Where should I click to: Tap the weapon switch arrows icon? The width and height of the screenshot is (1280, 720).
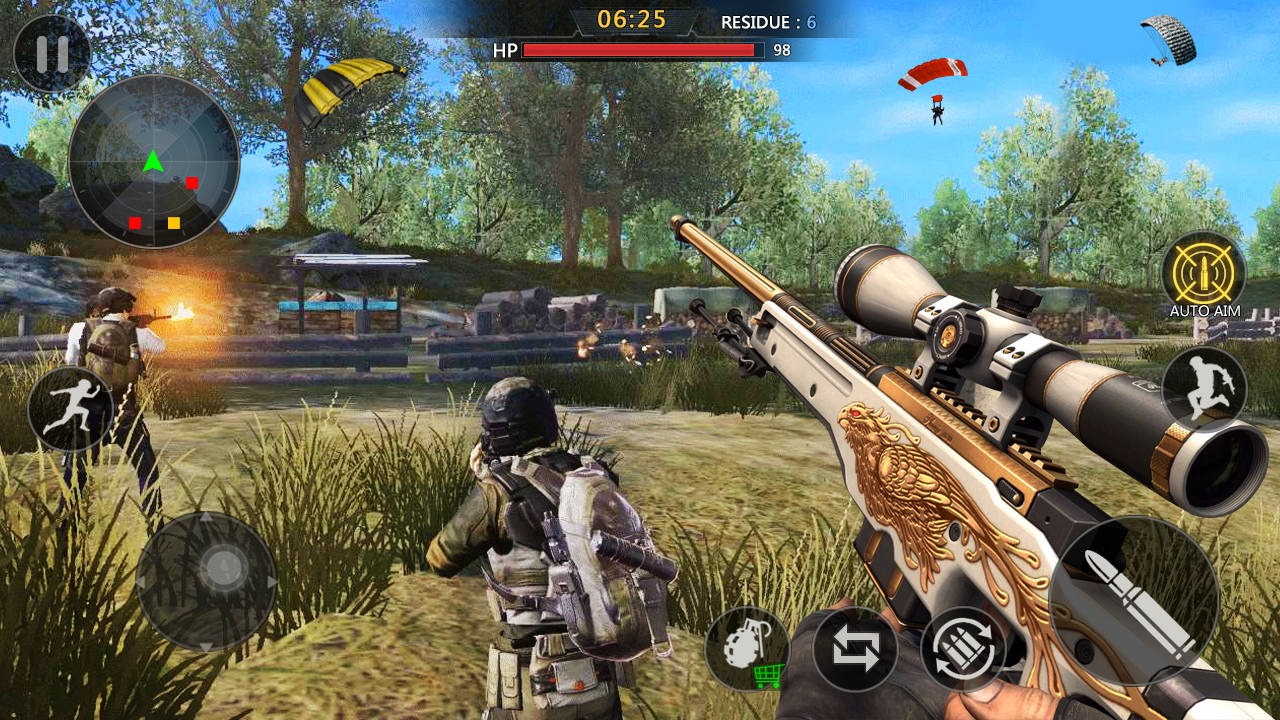coord(859,650)
